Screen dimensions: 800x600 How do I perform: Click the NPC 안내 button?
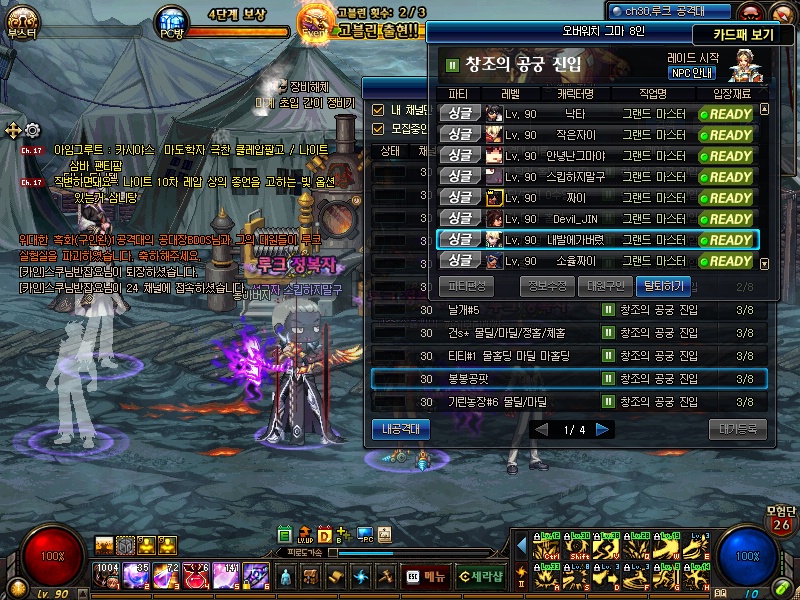click(x=691, y=73)
